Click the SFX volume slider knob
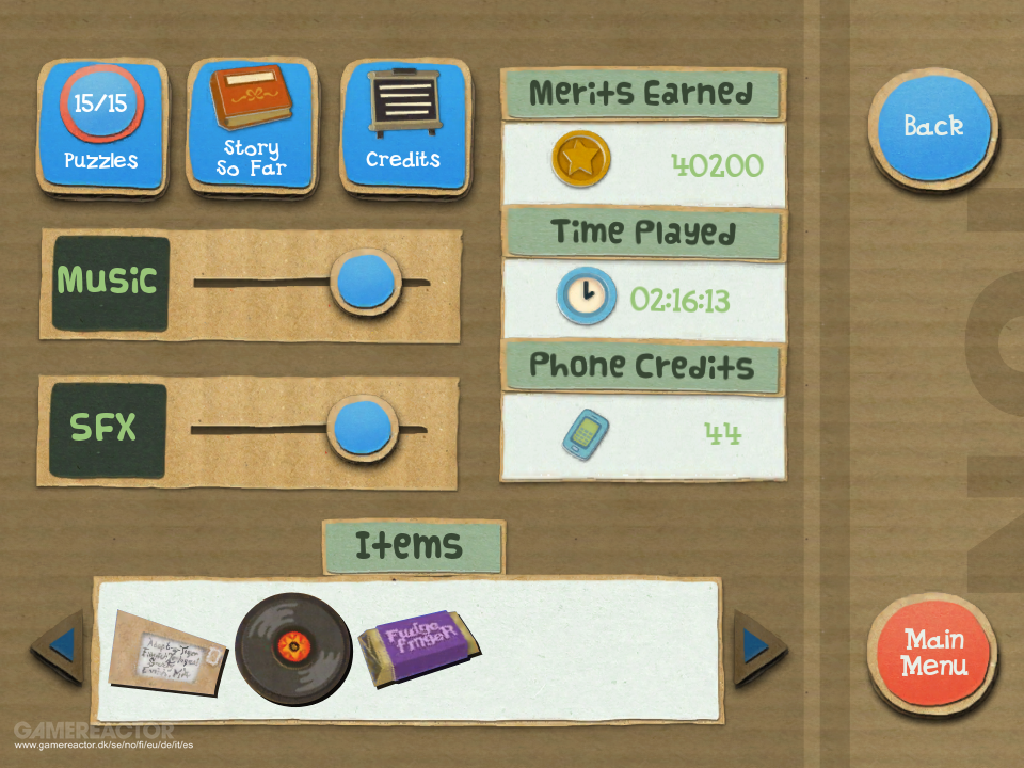 362,428
